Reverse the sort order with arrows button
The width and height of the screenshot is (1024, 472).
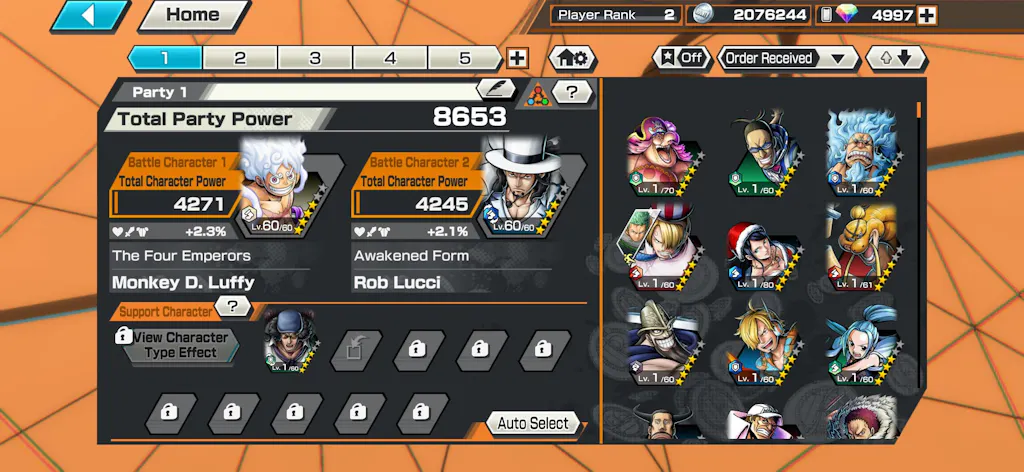point(896,58)
